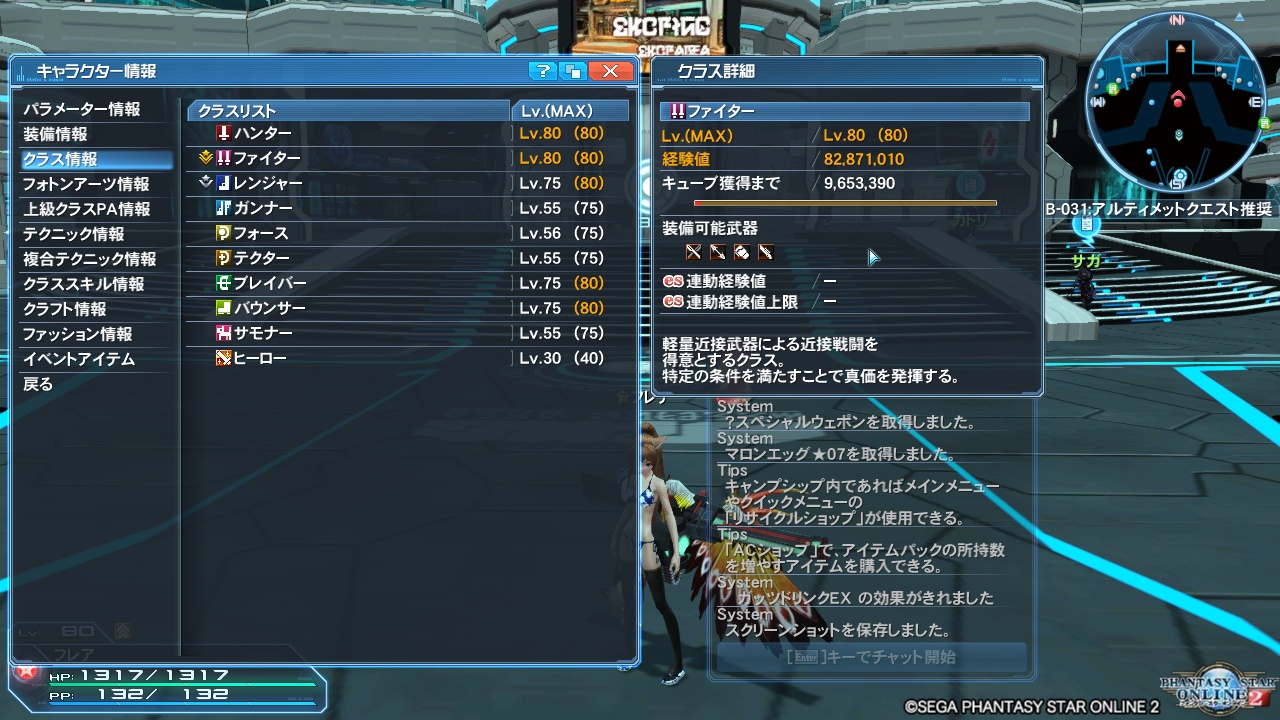Select the Hero class icon
1280x720 pixels.
[223, 358]
